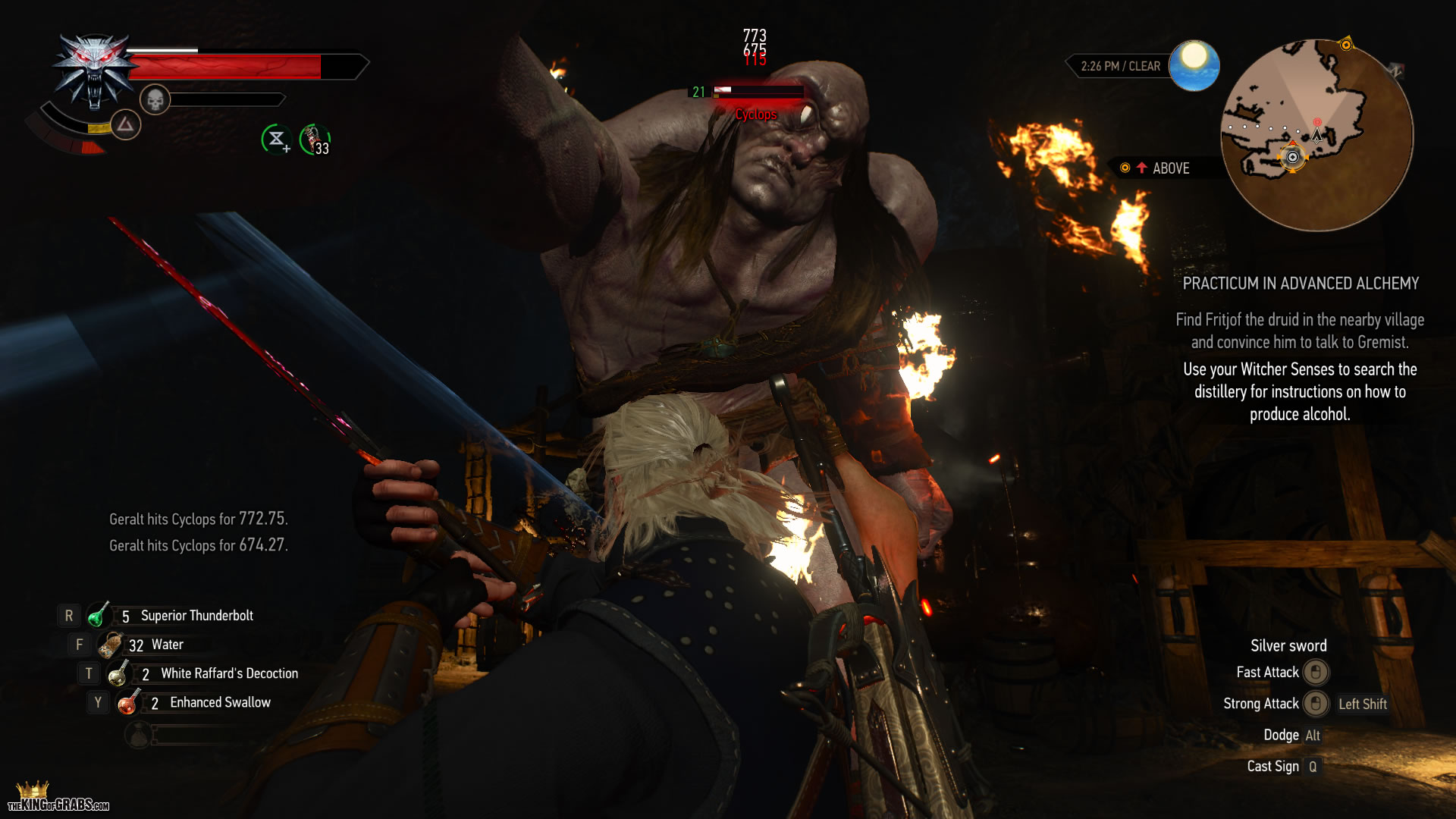
Task: Open the circular minimap
Action: [1316, 135]
